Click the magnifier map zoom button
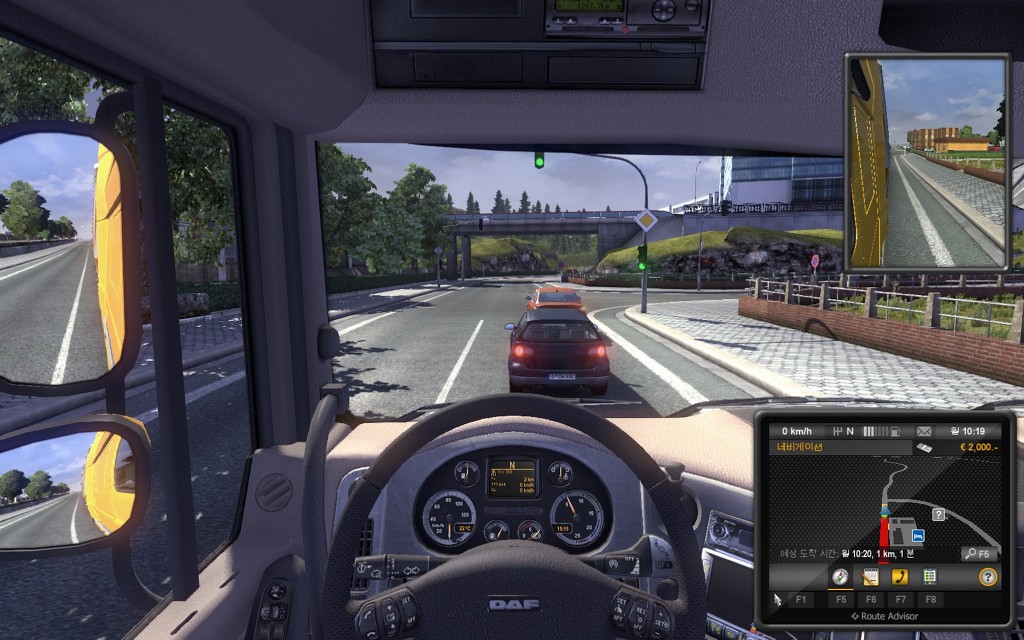Screen dimensions: 1024x640 coord(979,553)
